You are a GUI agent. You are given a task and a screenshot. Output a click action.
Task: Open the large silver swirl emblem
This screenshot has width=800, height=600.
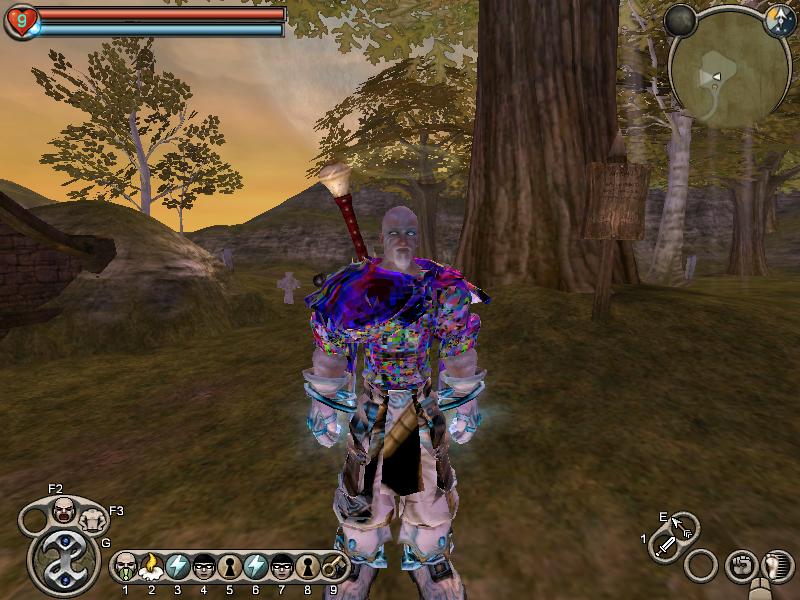point(62,561)
